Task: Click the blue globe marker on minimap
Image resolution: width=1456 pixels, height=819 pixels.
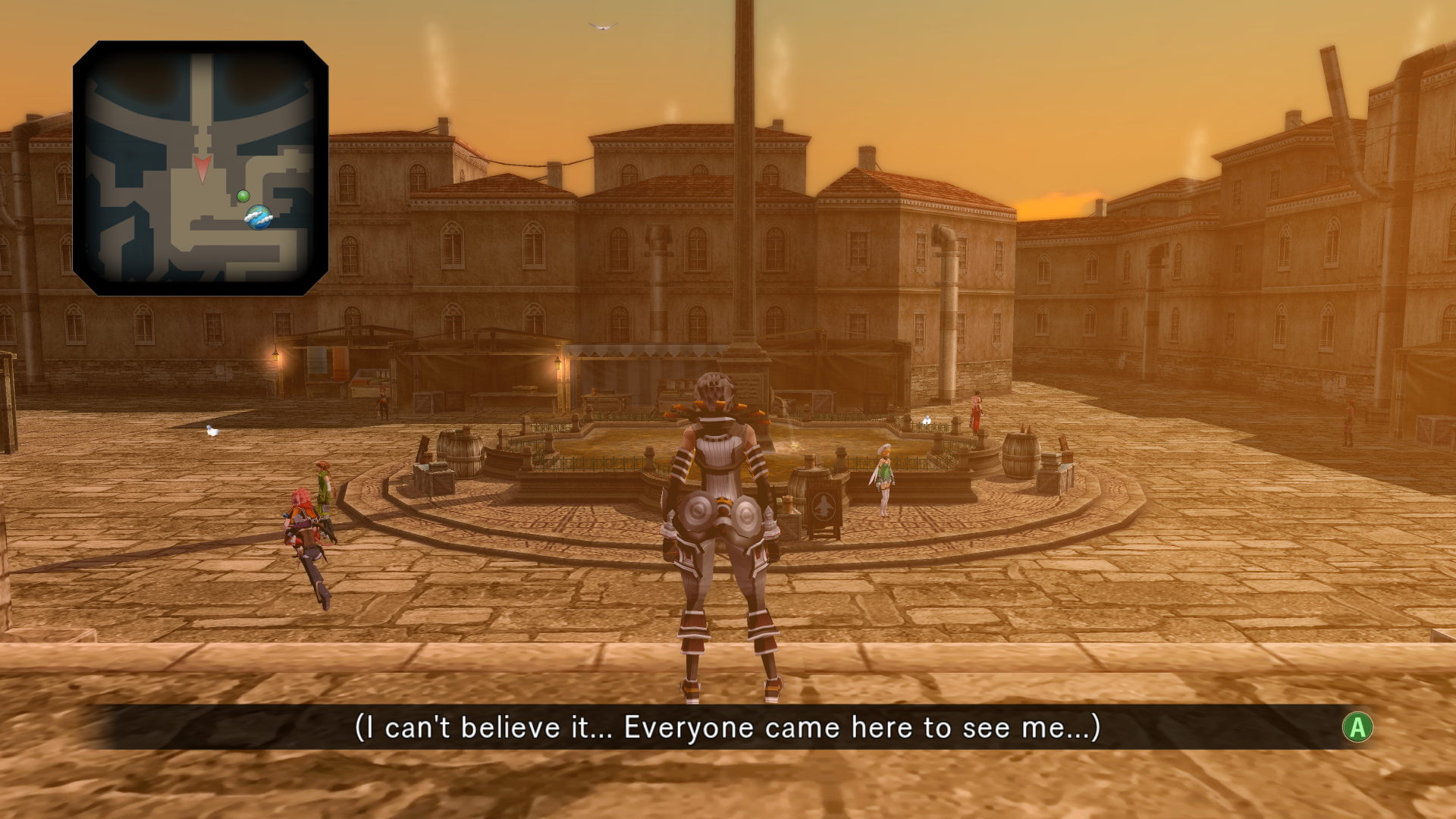Action: click(x=259, y=218)
